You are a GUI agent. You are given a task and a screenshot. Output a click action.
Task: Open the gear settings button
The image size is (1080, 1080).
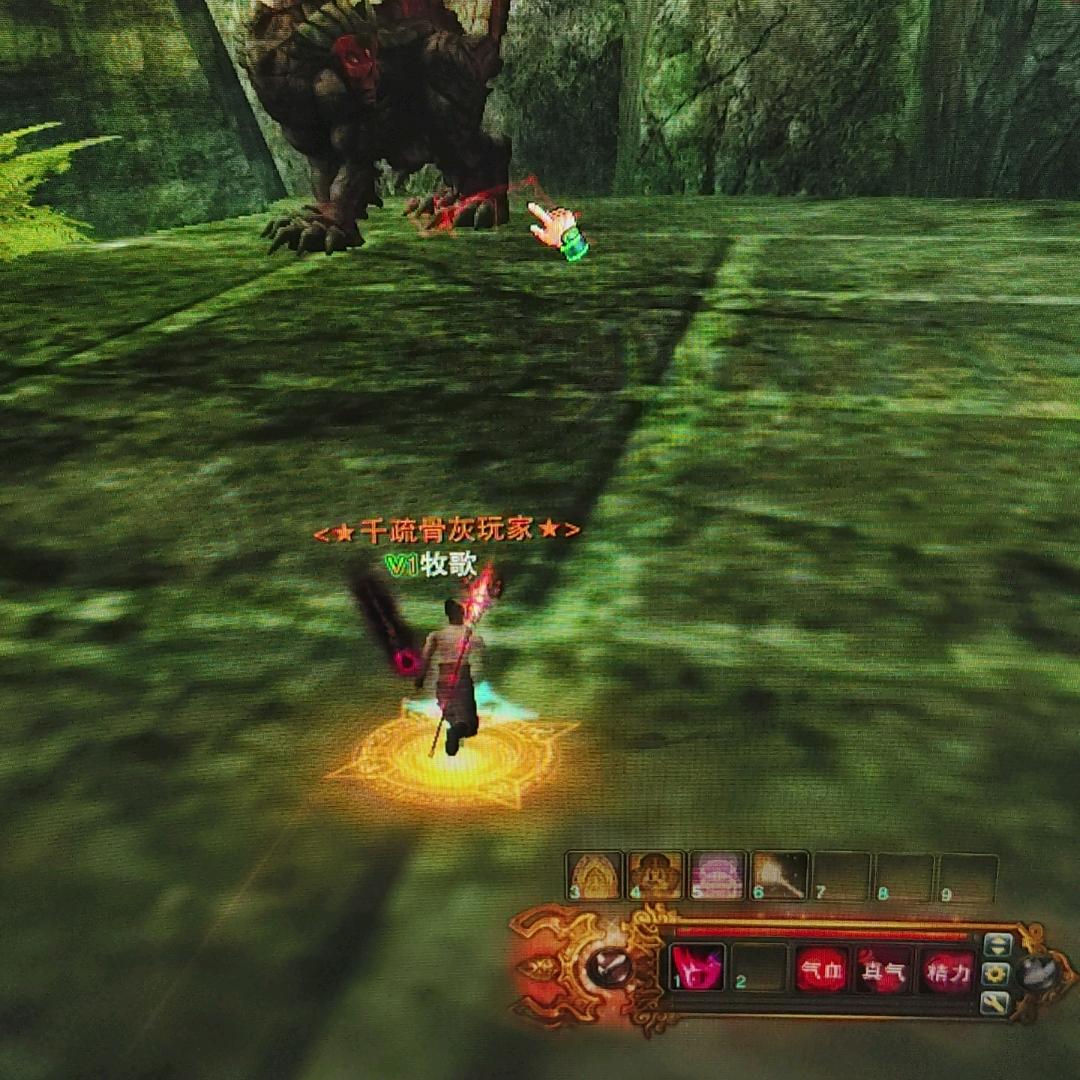(x=996, y=973)
